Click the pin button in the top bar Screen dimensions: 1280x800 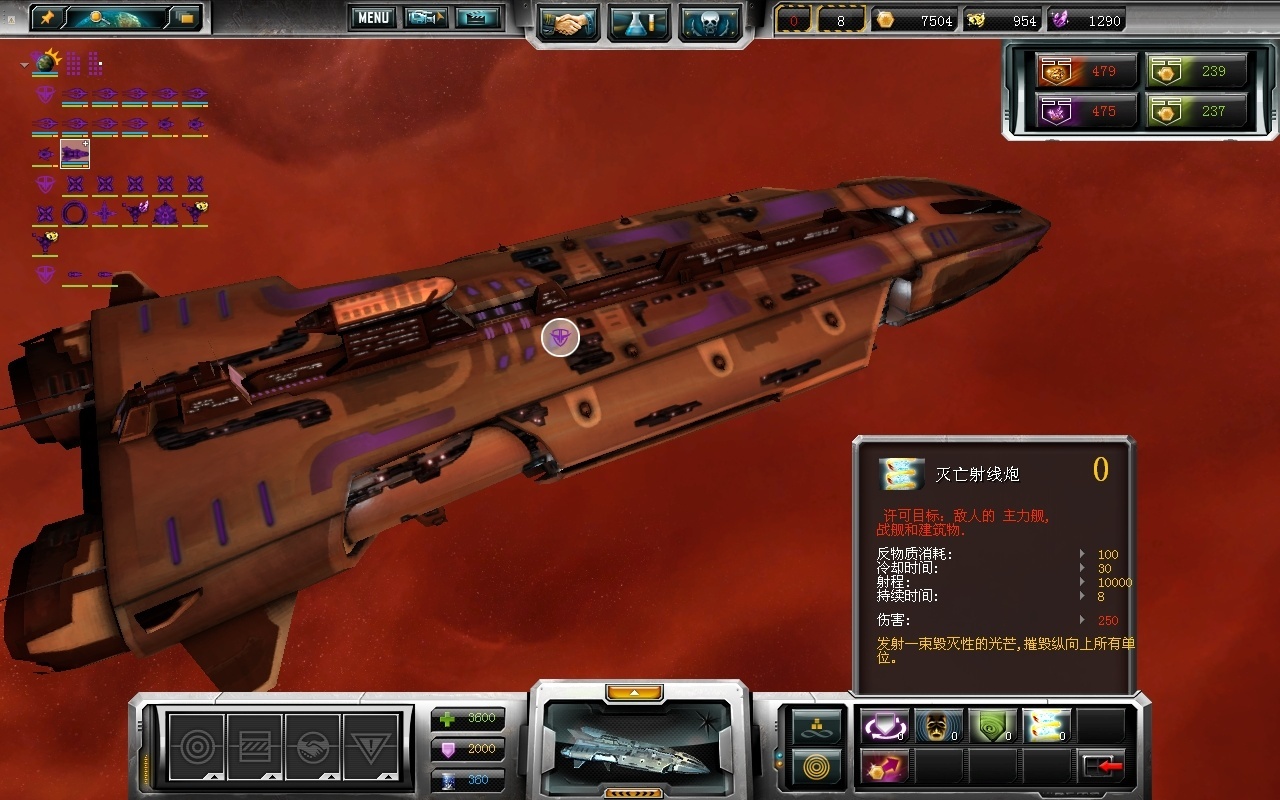pos(47,17)
